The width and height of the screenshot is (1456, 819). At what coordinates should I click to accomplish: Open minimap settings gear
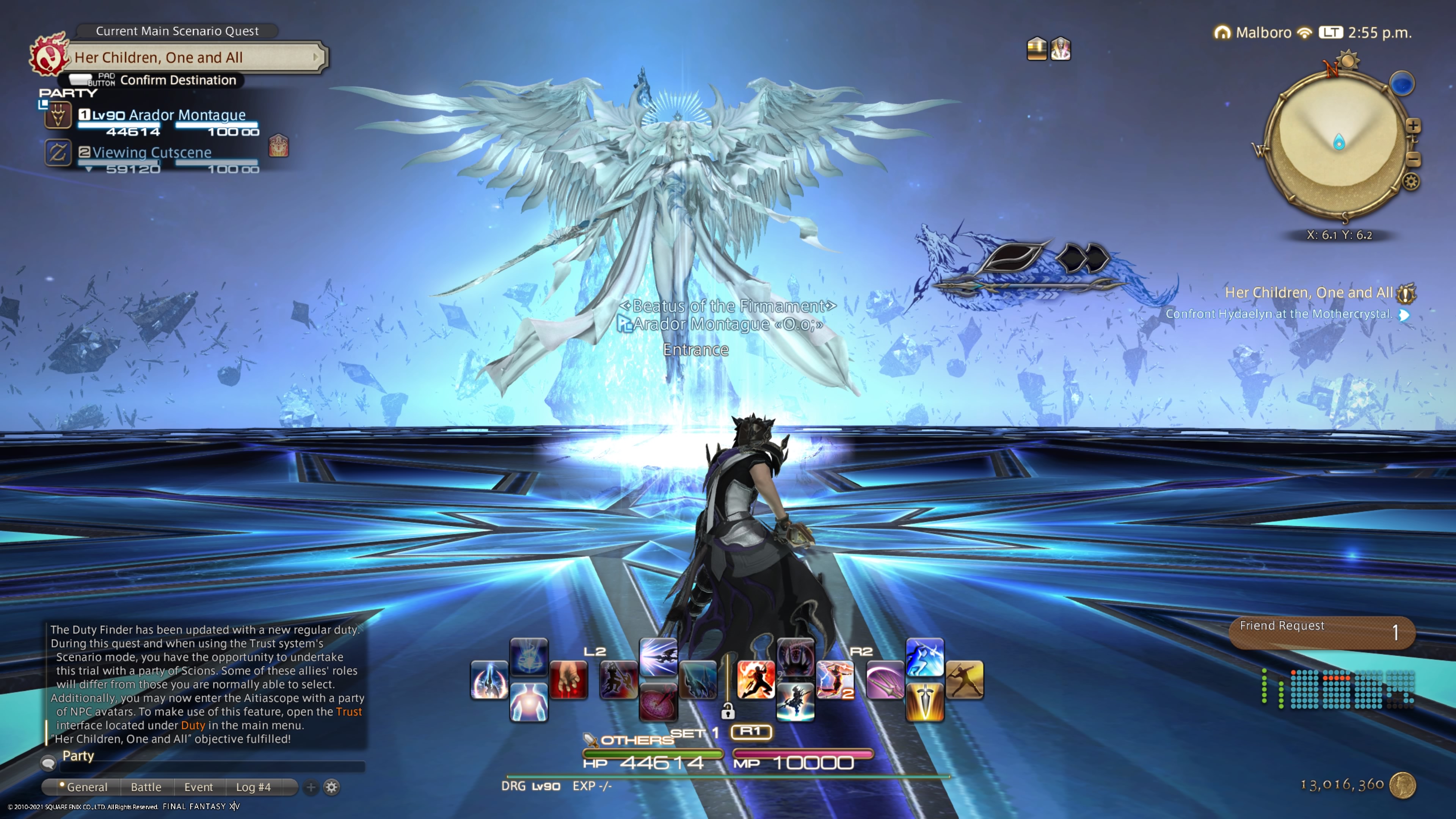[1411, 182]
